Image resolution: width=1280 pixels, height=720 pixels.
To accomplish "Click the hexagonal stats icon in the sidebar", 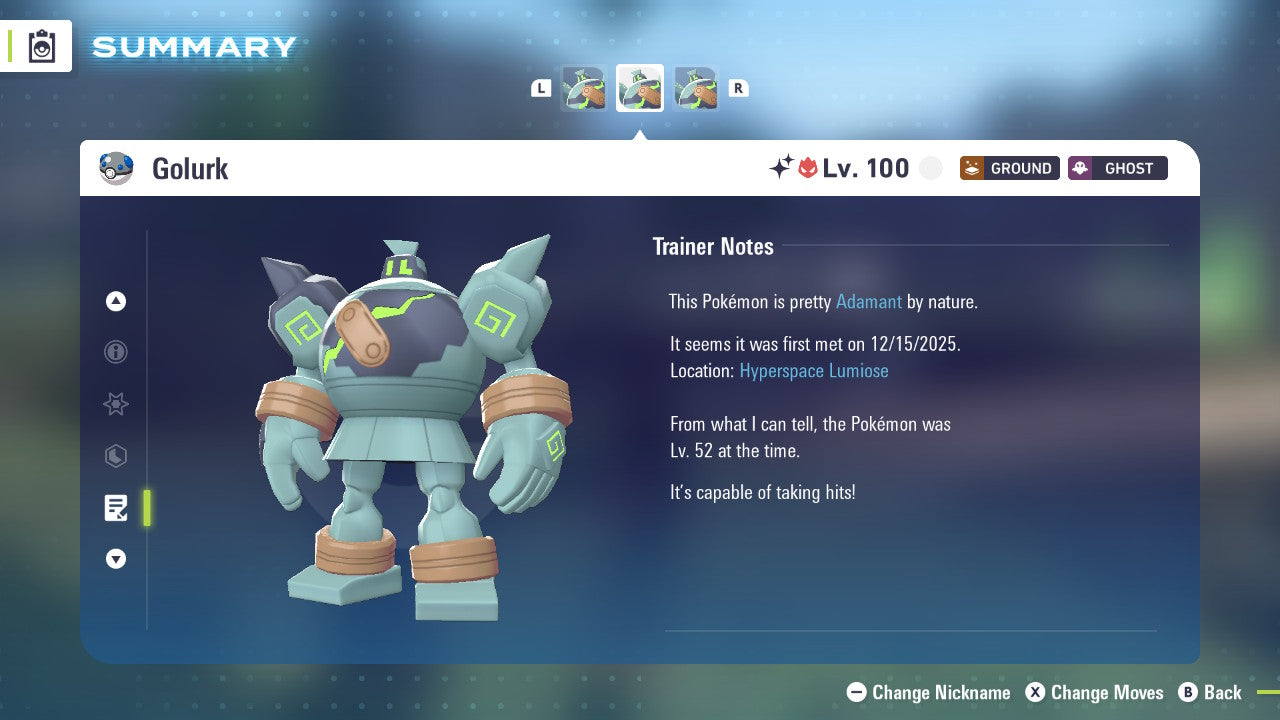I will pos(116,456).
